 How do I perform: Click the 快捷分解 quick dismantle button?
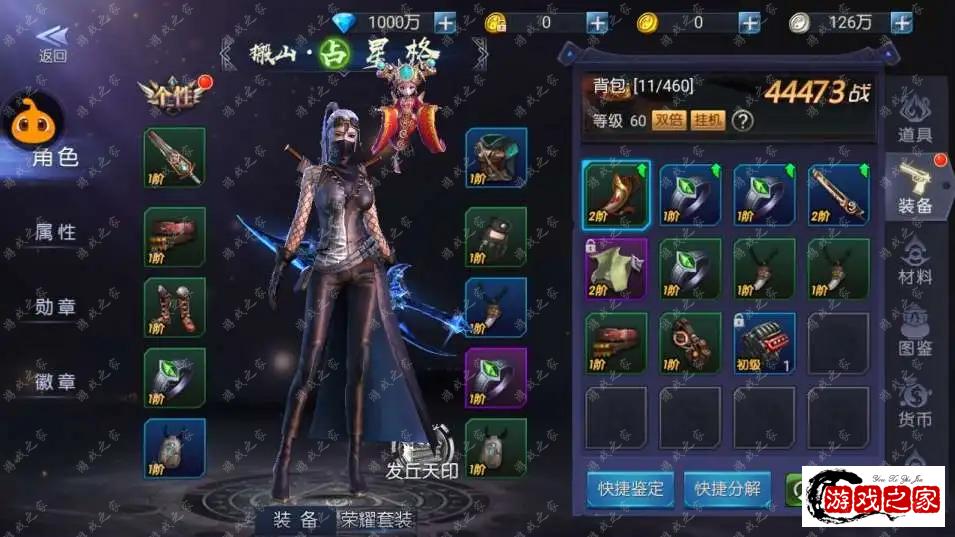728,488
